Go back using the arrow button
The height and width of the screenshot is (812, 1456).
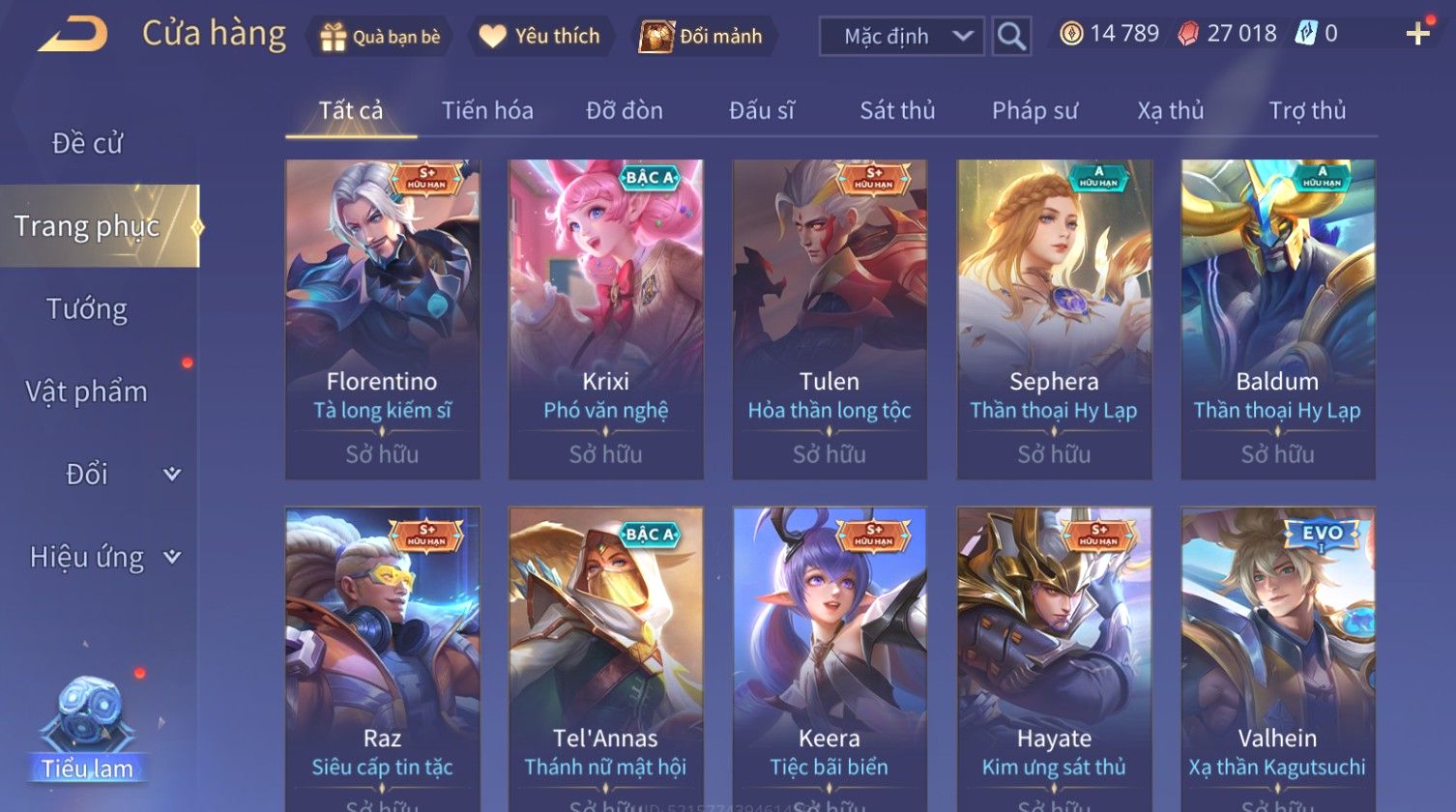[73, 35]
